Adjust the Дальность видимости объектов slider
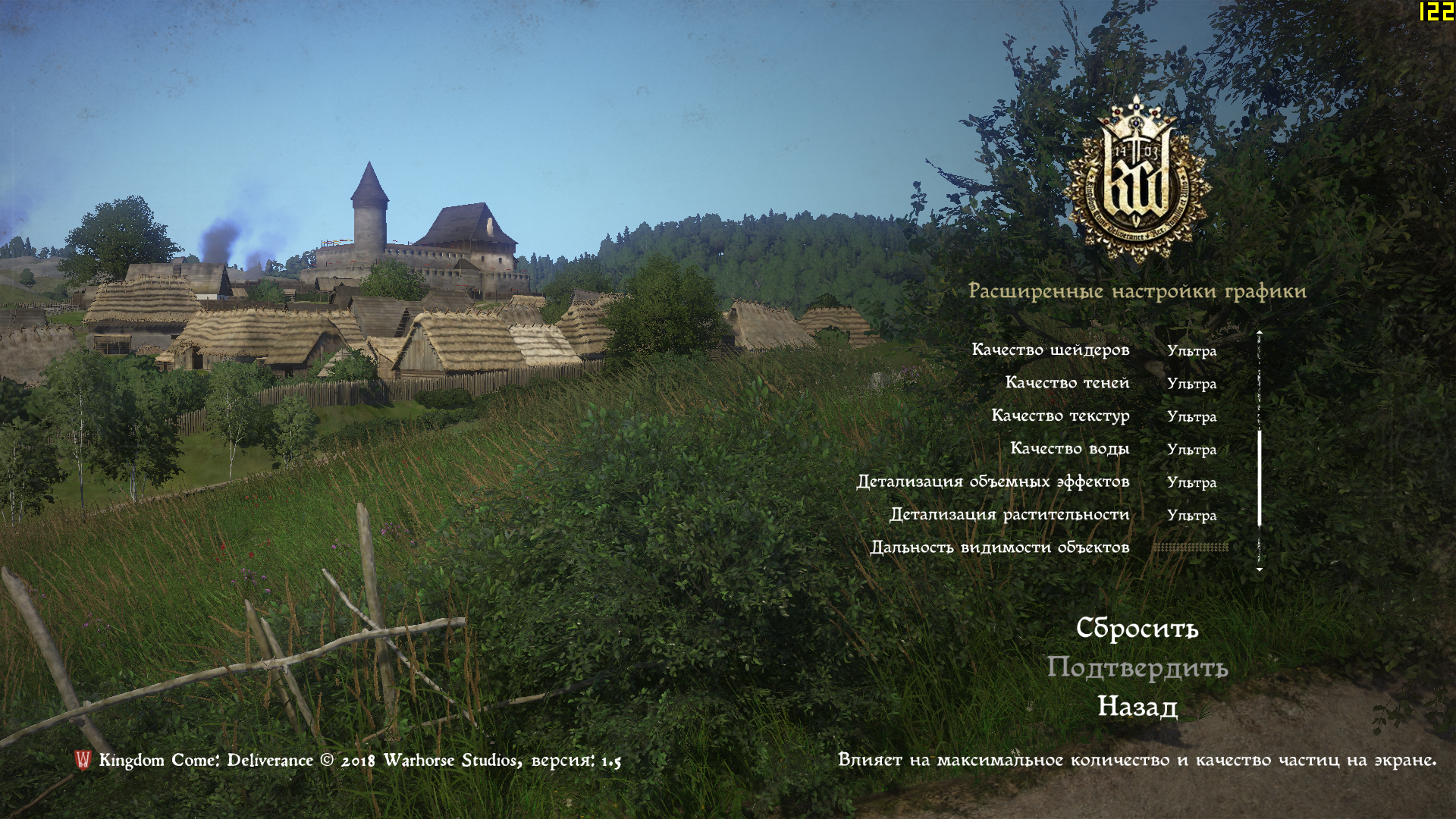Screen dimensions: 1456x819 click(1190, 547)
